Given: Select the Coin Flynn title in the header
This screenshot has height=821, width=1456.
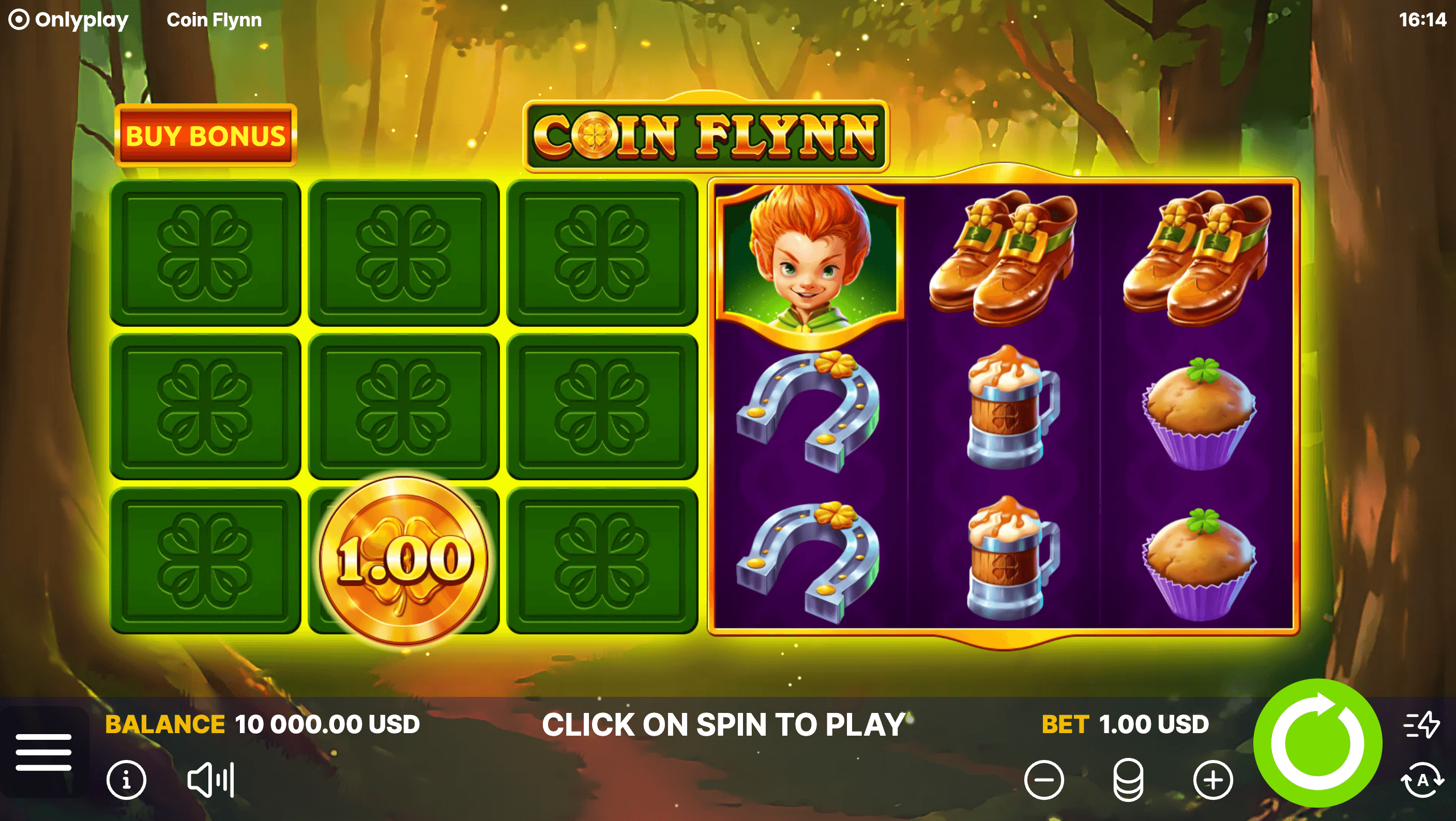Looking at the screenshot, I should [x=214, y=20].
